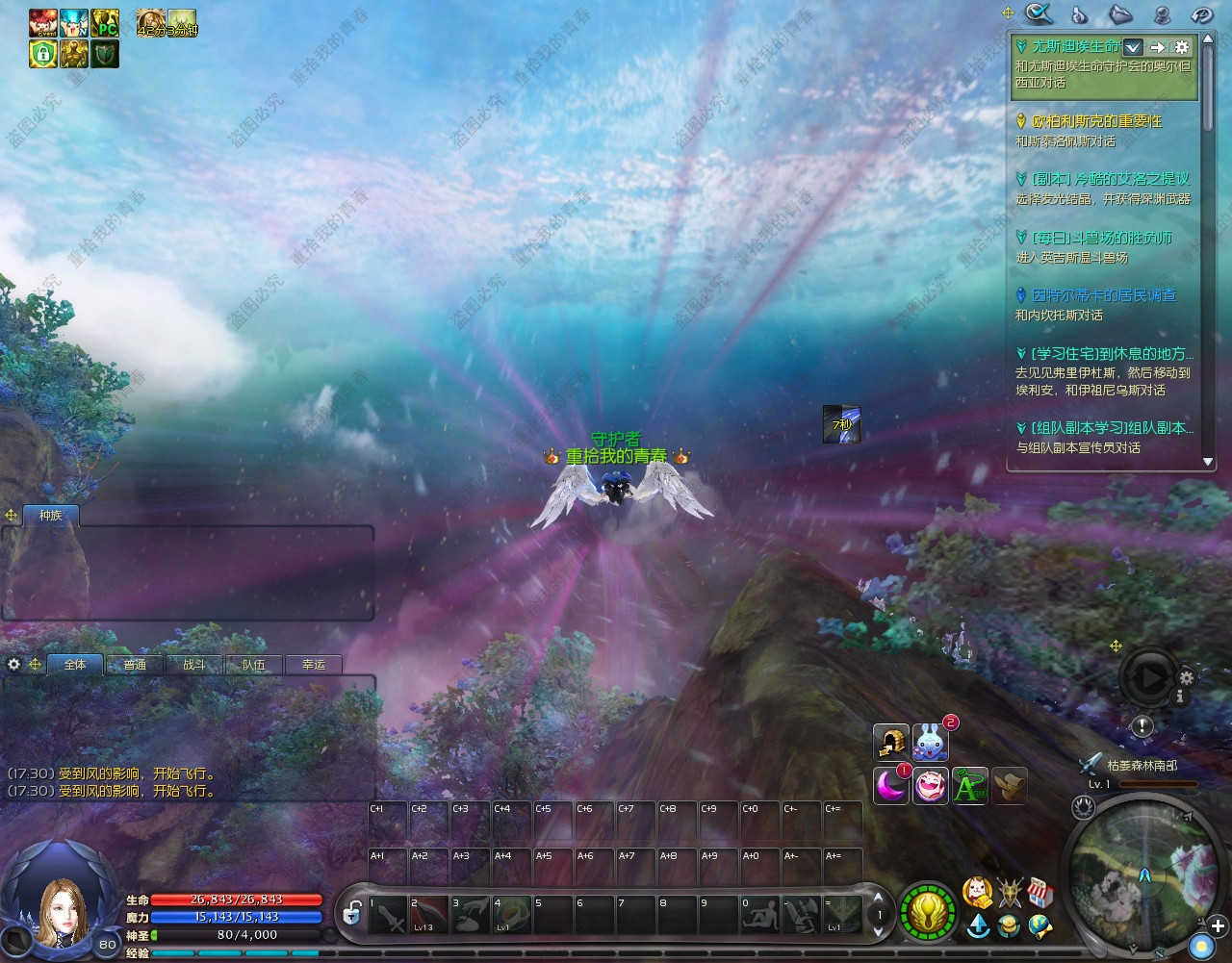Click the blue bunny notification icon
Viewport: 1232px width, 963px height.
930,742
